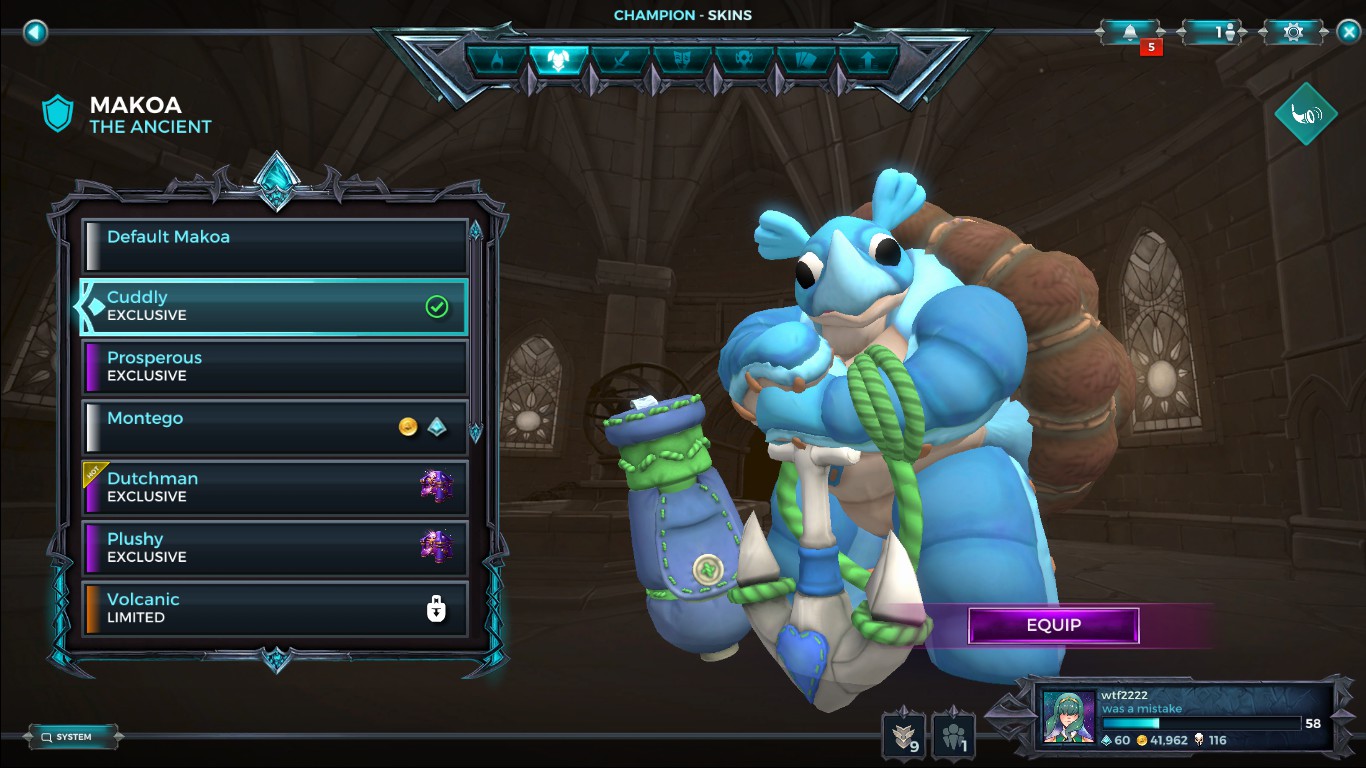Screen dimensions: 1366x768
Task: Pick the Dutchman exclusive skin
Action: click(274, 488)
